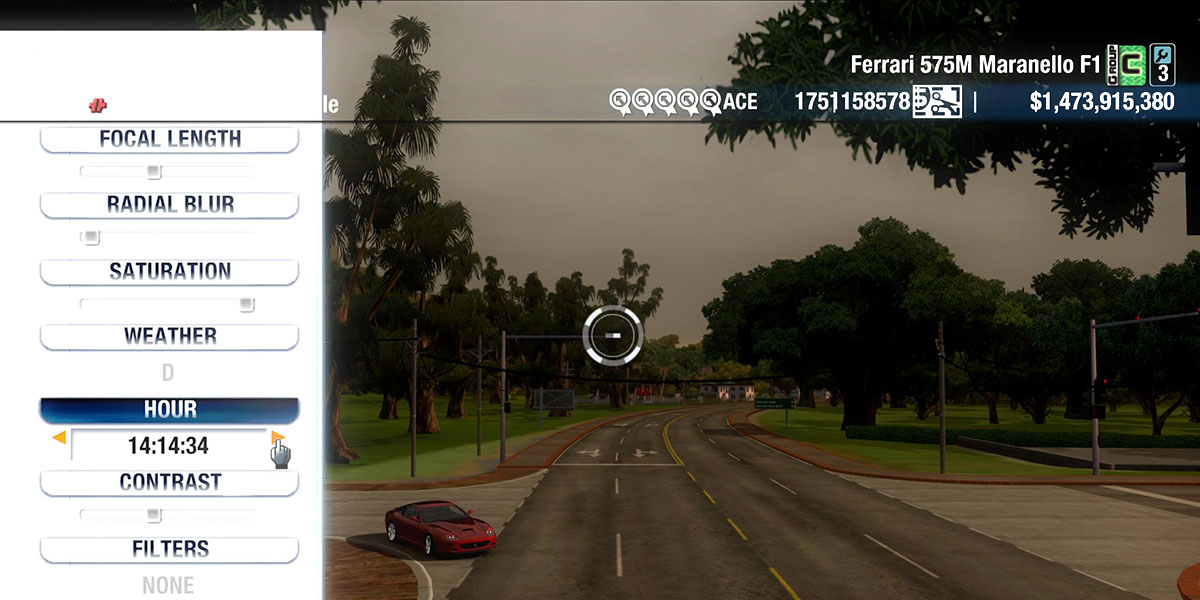Click the 14:14:34 time field

click(x=168, y=446)
